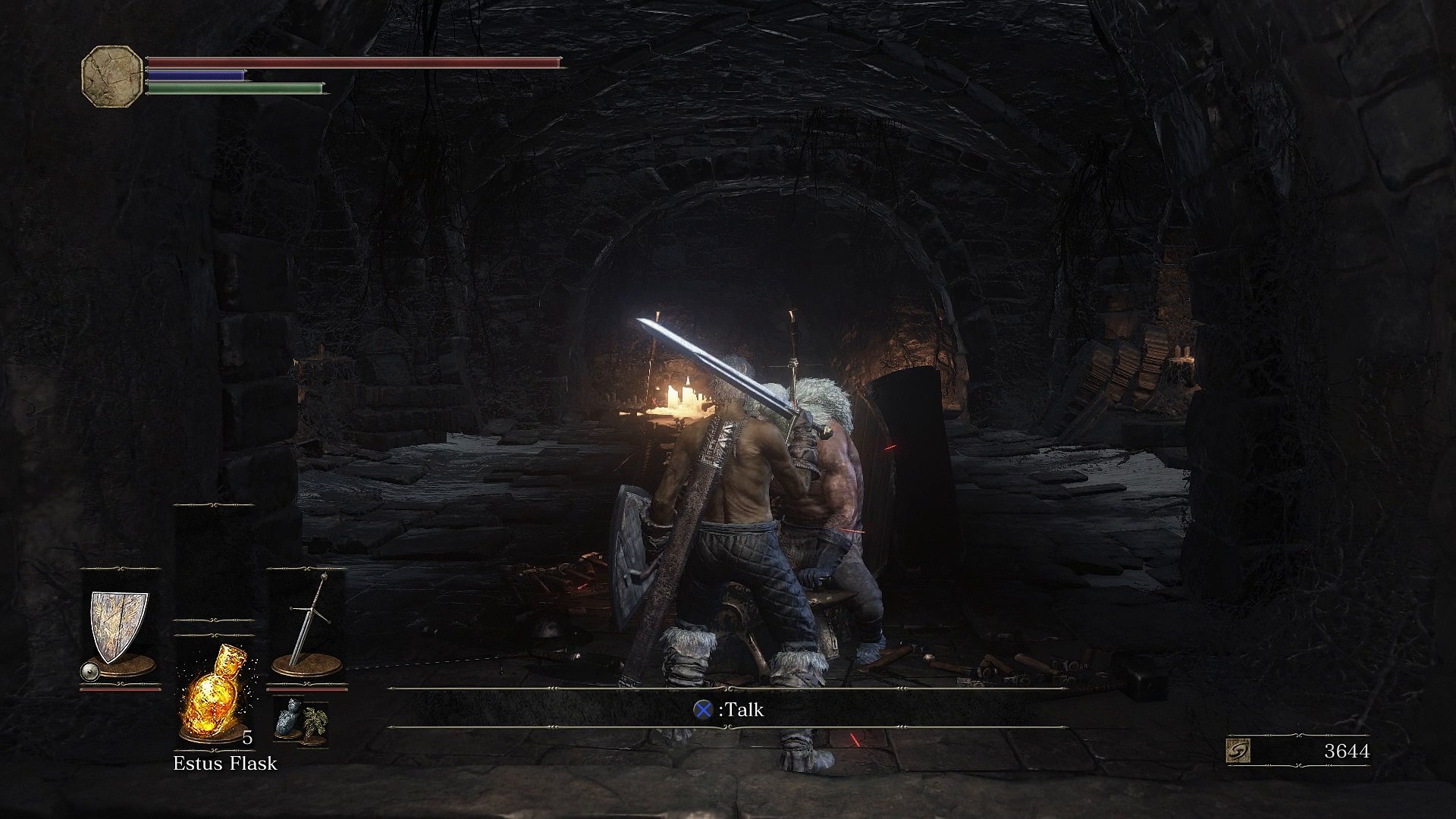Viewport: 1456px width, 819px height.
Task: Click the round skill icon beside the shield
Action: pos(90,671)
